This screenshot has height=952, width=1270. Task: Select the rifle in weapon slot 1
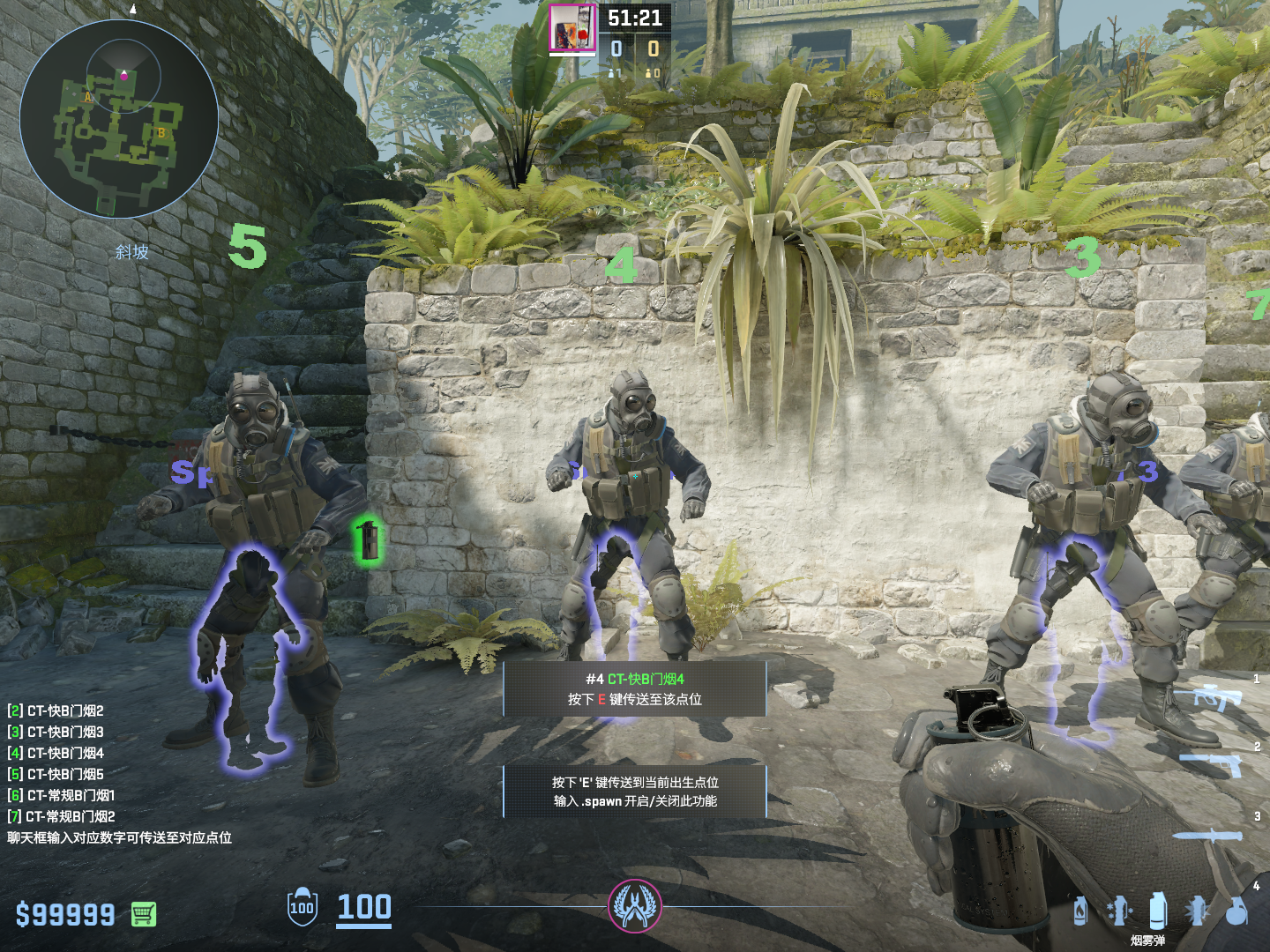1218,697
